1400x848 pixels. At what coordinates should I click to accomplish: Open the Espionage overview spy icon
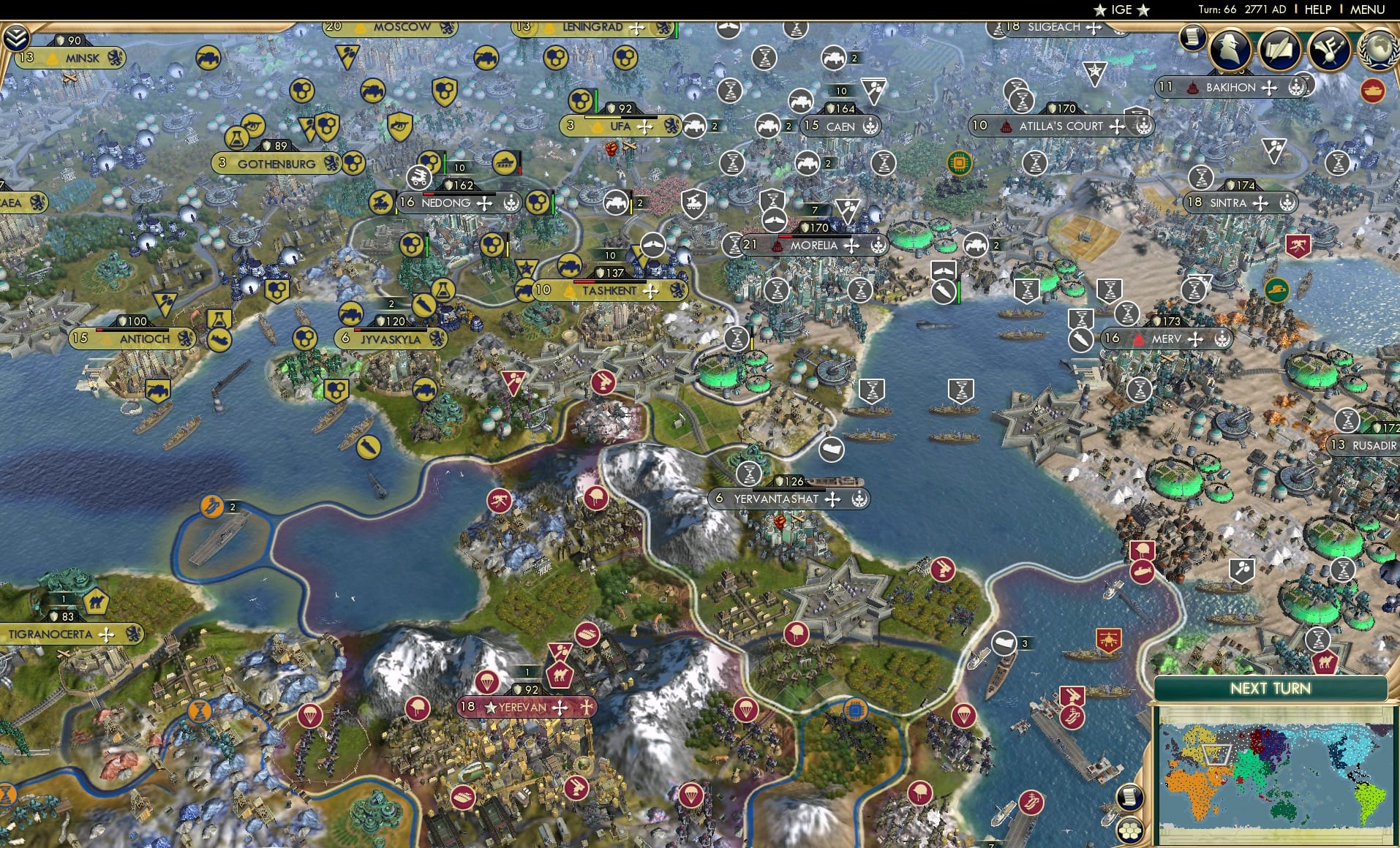pyautogui.click(x=1230, y=50)
